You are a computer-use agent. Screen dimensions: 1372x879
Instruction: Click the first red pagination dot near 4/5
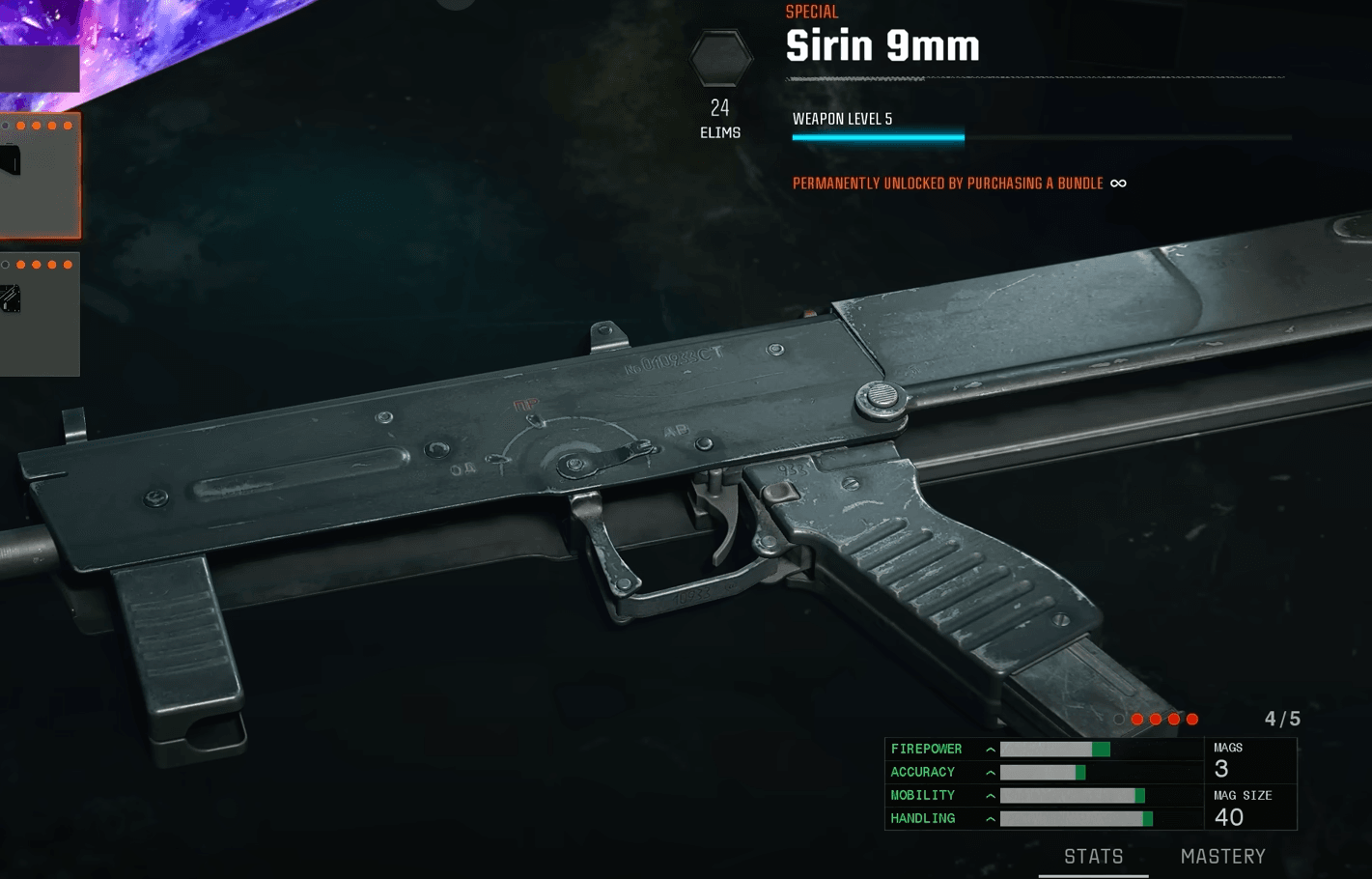coord(1137,719)
